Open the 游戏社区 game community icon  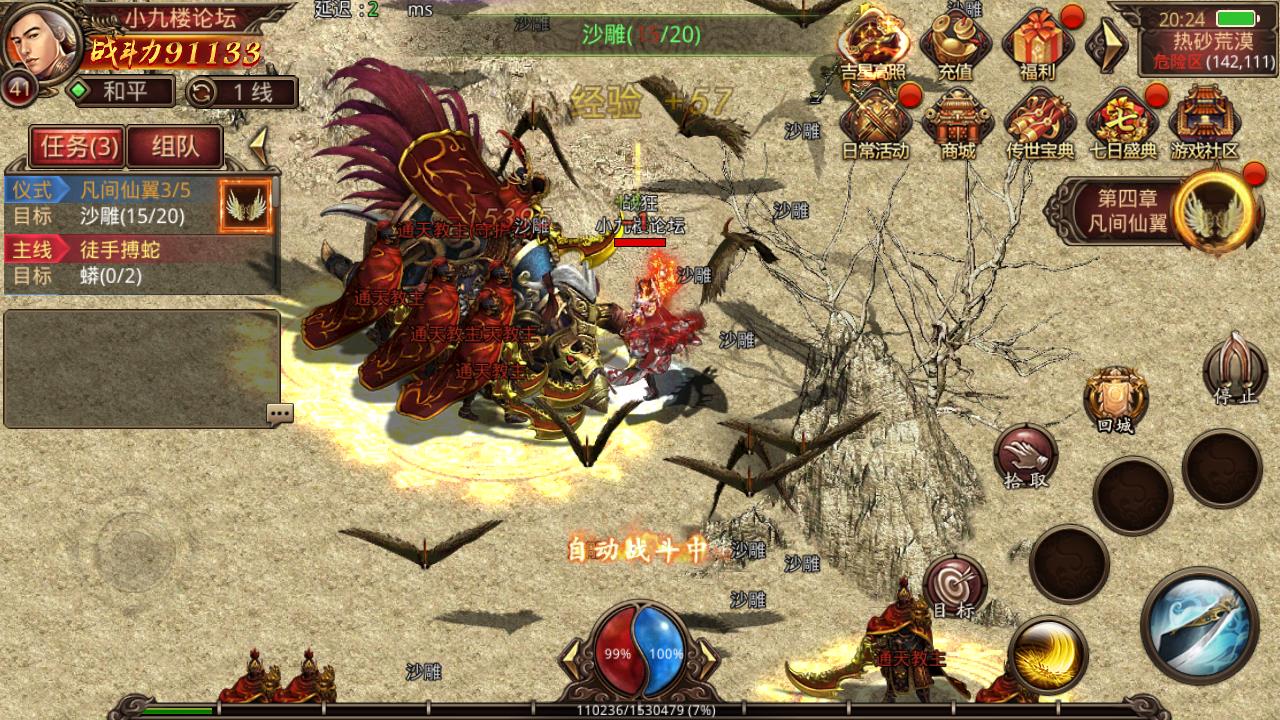point(1205,125)
